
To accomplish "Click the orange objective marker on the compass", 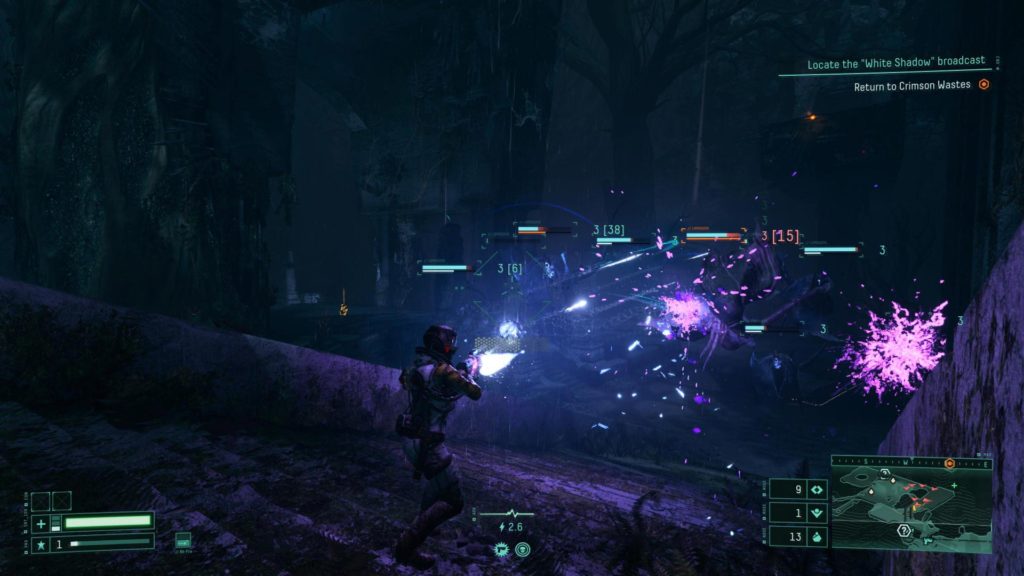I will click(949, 464).
